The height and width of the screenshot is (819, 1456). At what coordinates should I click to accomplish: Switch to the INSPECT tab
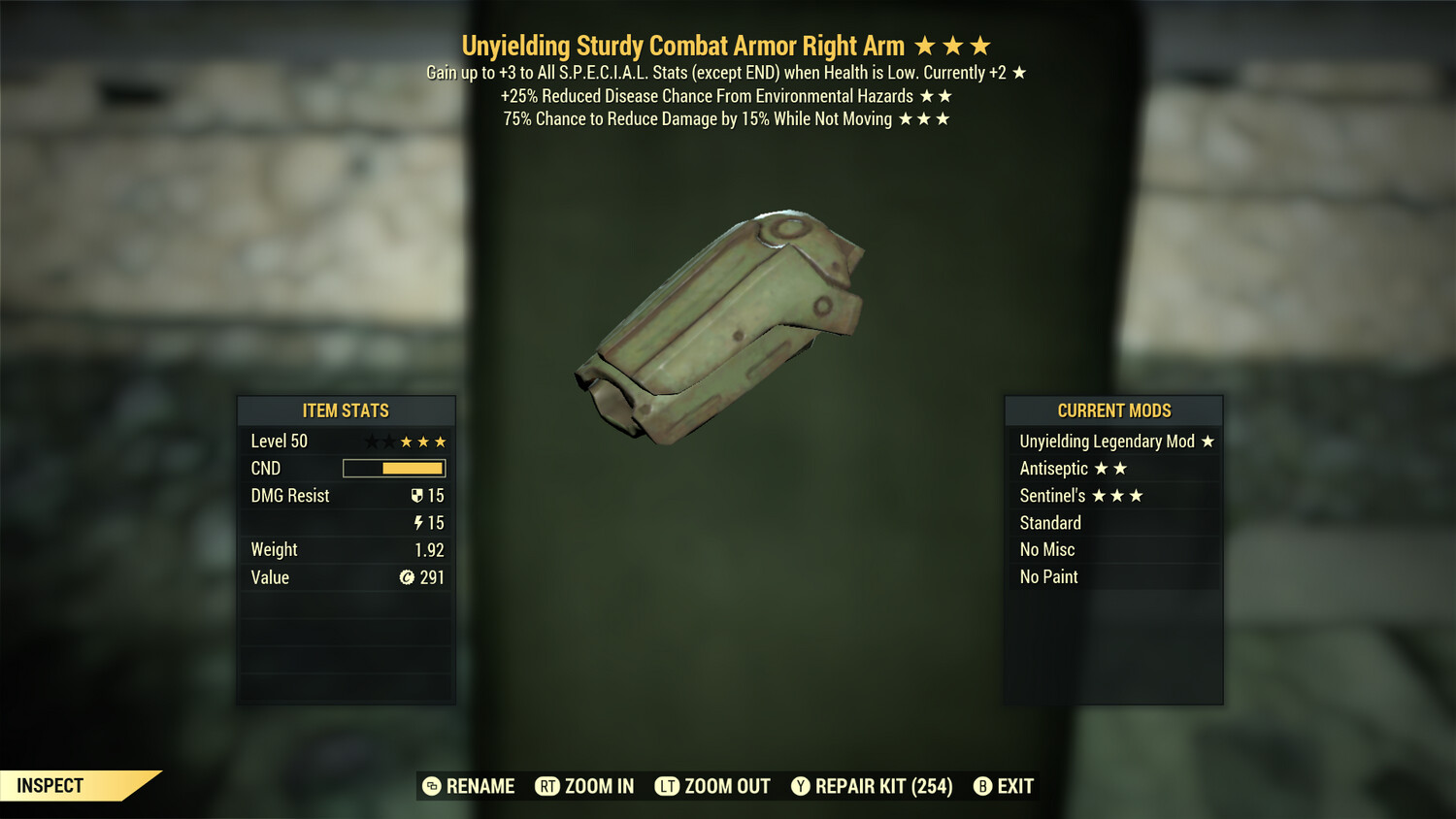tap(49, 786)
